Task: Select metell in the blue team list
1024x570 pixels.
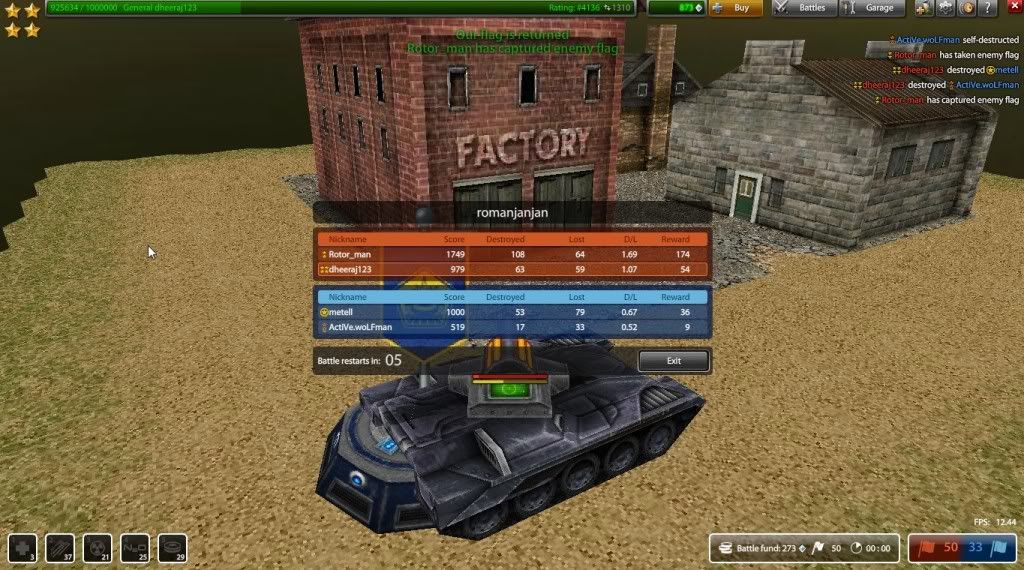Action: click(347, 312)
